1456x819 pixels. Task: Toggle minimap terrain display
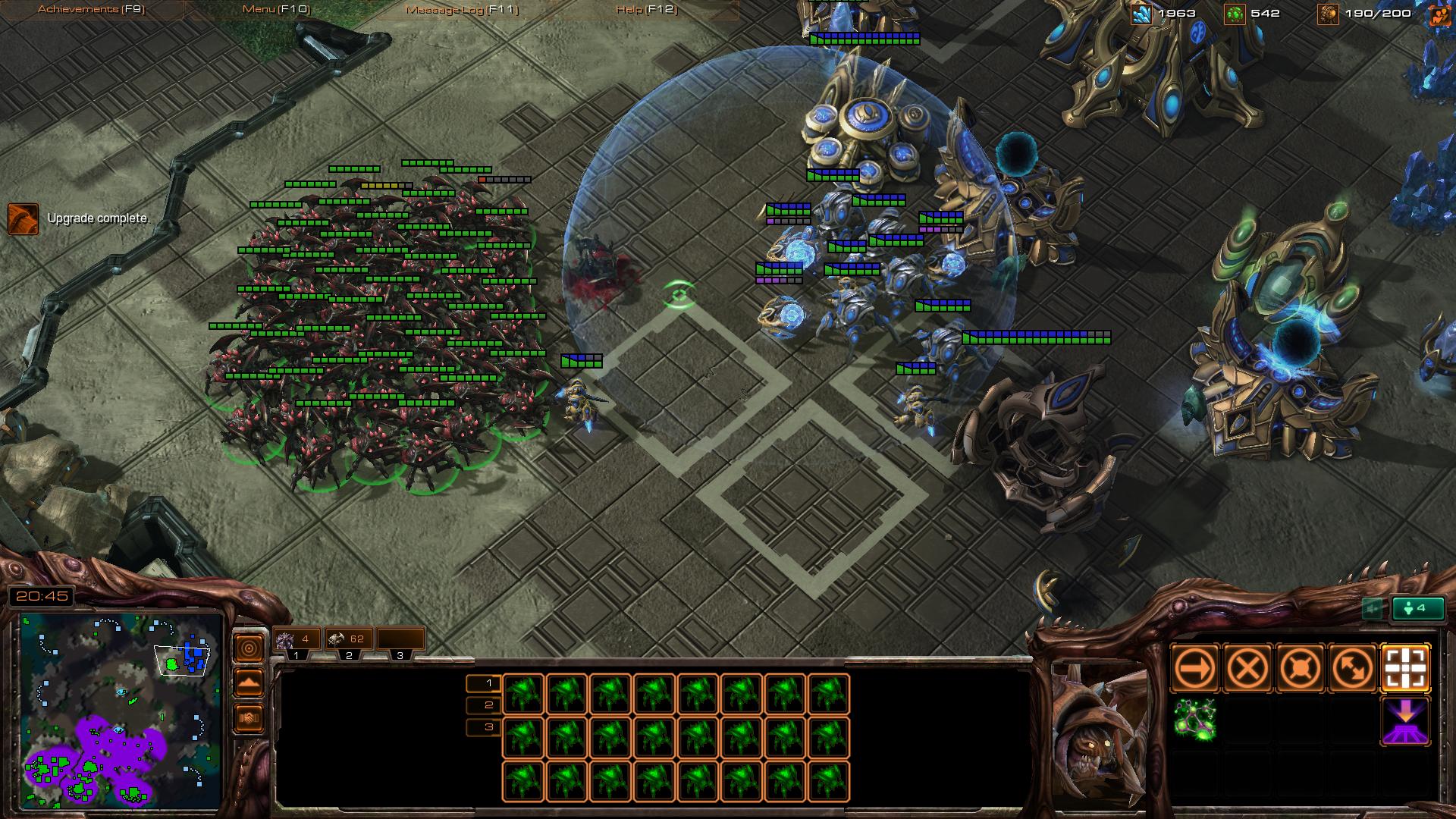coord(249,682)
